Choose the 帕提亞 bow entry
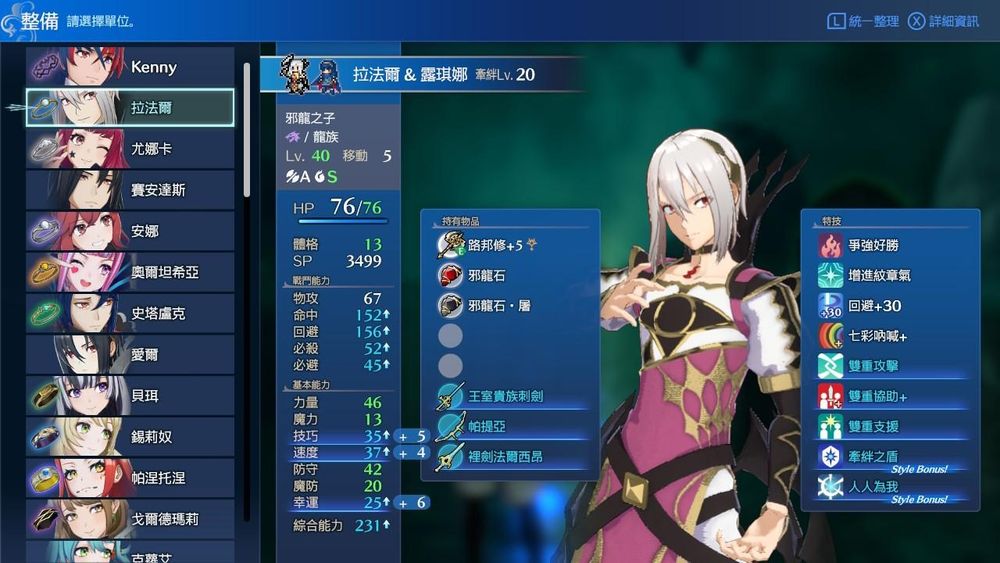The image size is (1000, 563). click(486, 427)
